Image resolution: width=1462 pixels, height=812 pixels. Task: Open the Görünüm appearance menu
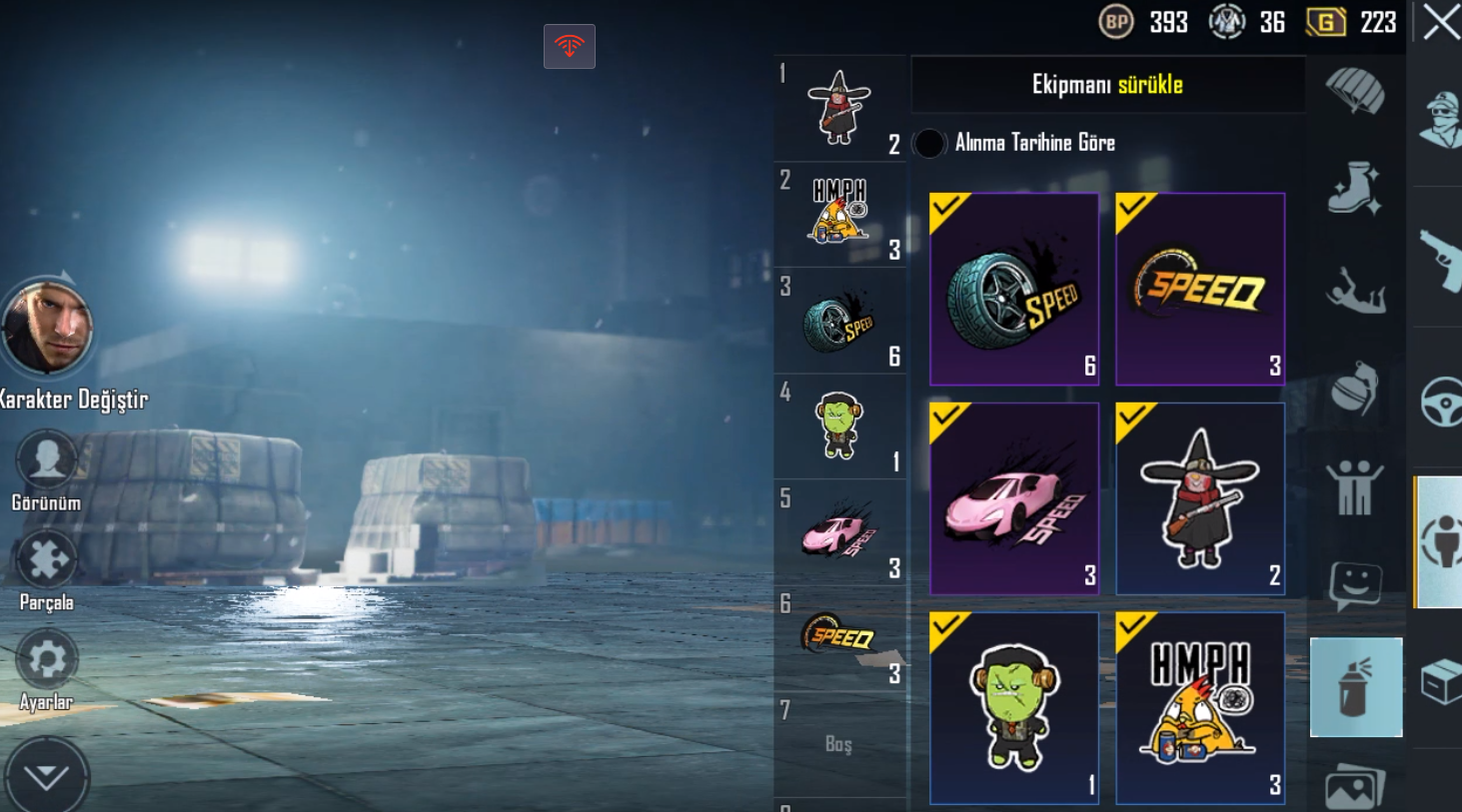pos(46,459)
